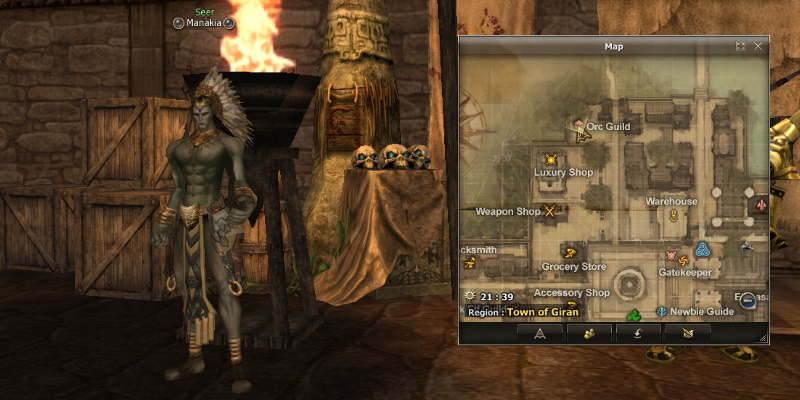The width and height of the screenshot is (800, 400).
Task: Click the blue triple-ring marker near Gatekeeper
Action: pos(702,249)
